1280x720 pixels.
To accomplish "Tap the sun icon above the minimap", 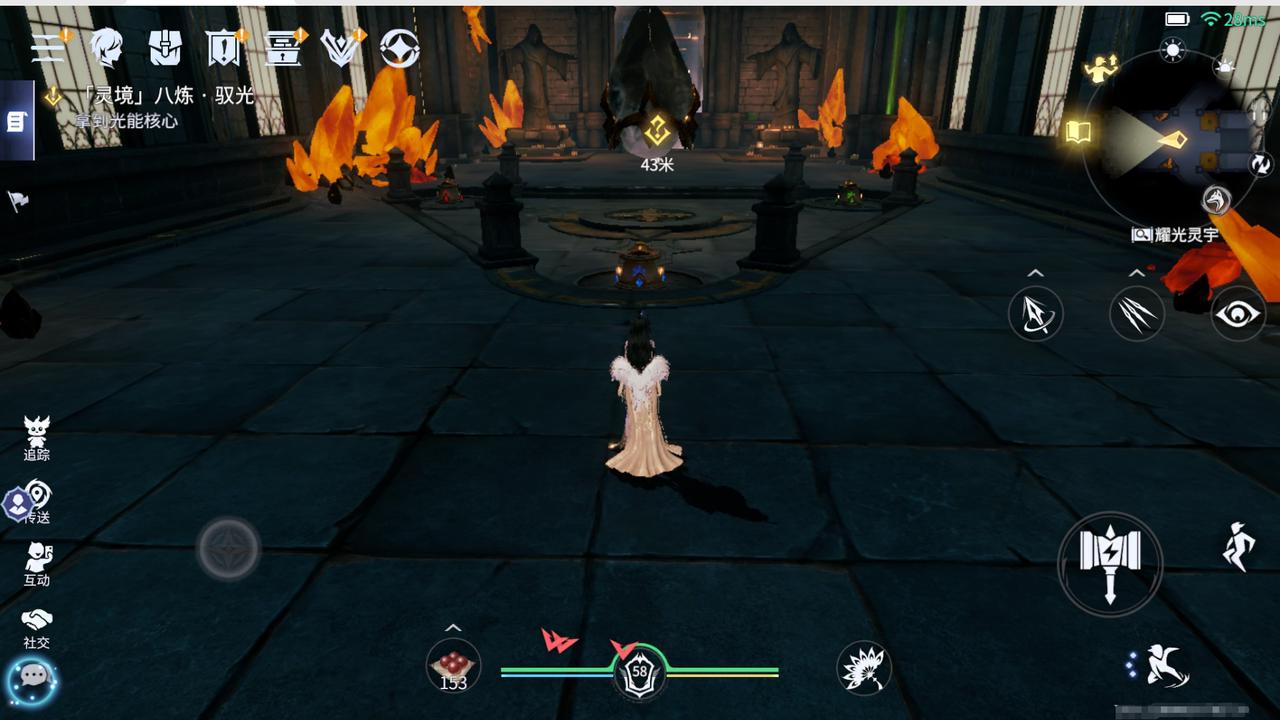I will (1172, 51).
